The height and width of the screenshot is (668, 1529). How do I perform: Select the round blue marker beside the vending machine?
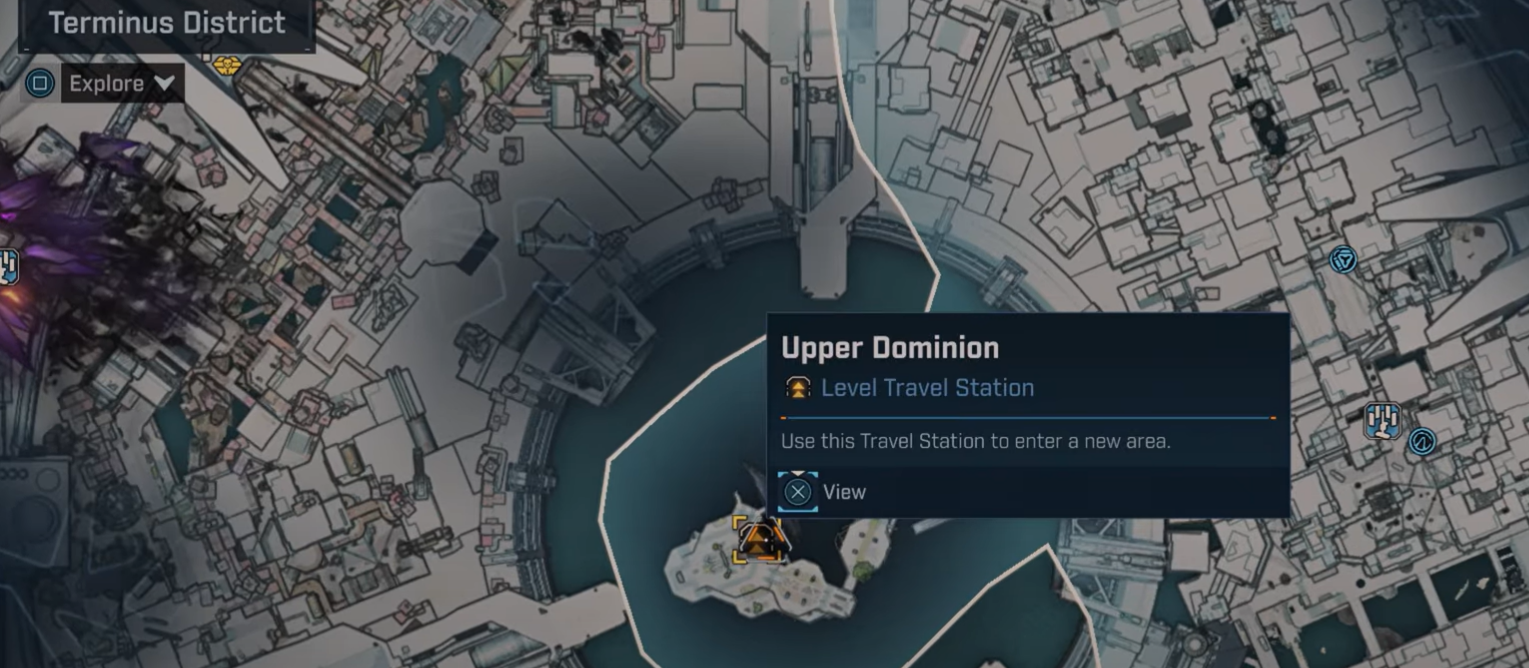click(x=1421, y=440)
